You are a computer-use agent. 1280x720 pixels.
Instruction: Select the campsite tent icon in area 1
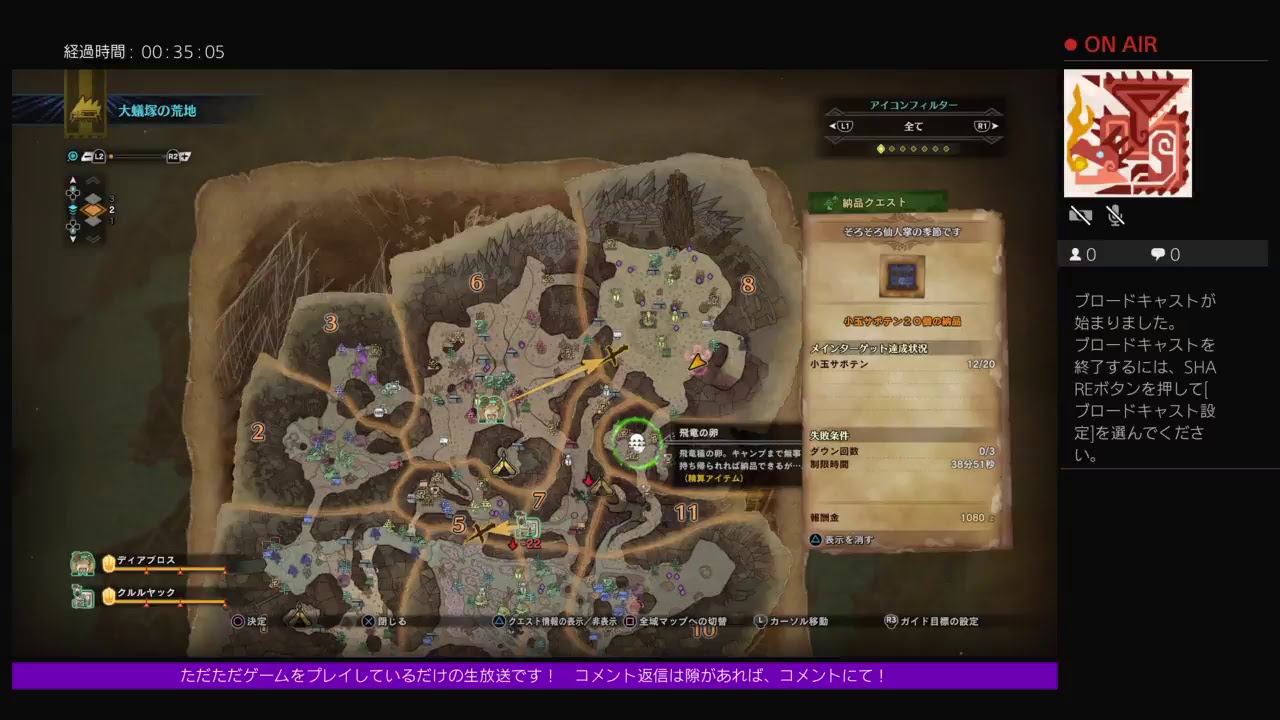(505, 466)
